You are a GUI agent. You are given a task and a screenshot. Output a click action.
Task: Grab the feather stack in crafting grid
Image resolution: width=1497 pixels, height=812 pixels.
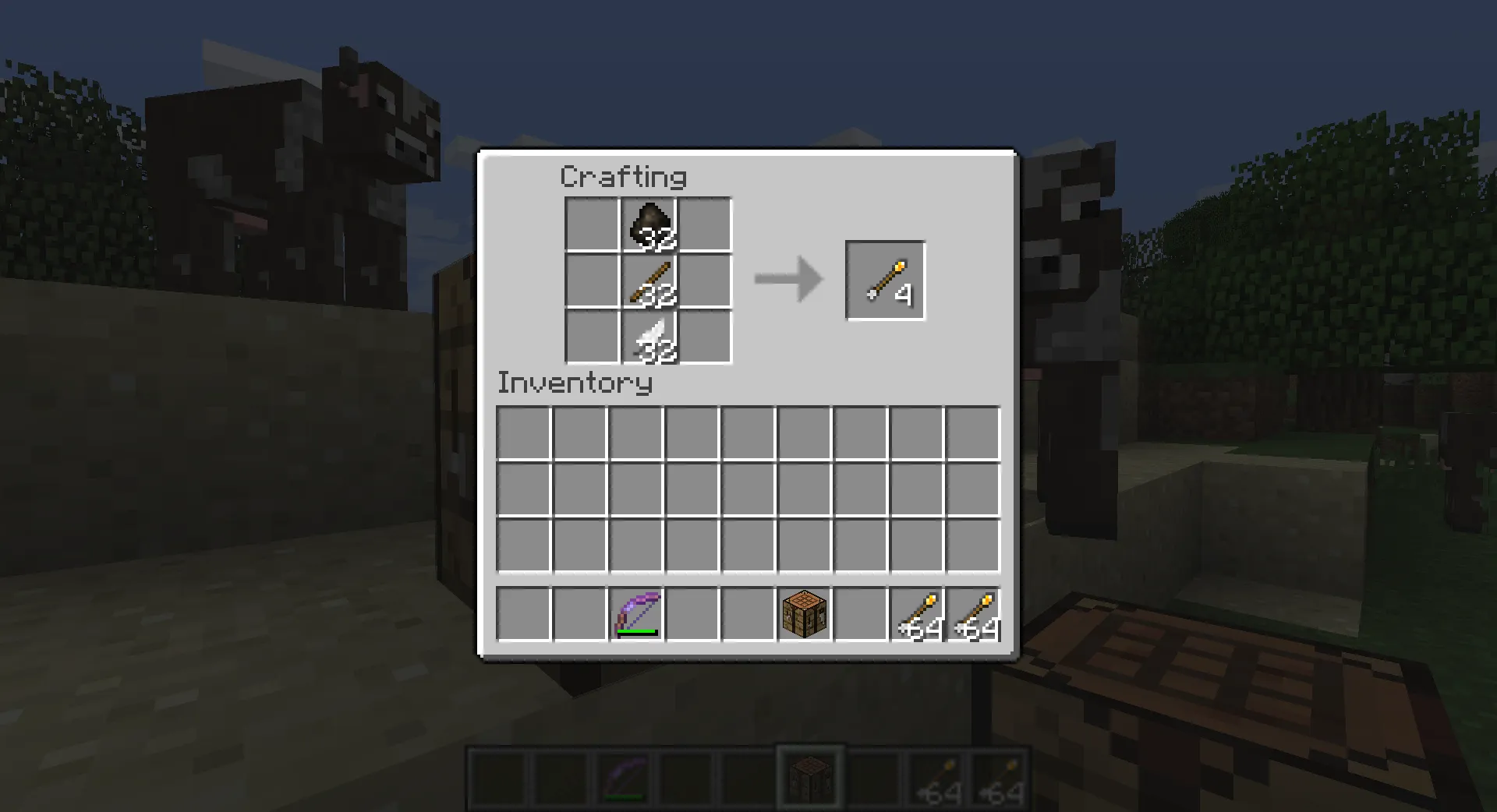(x=649, y=337)
